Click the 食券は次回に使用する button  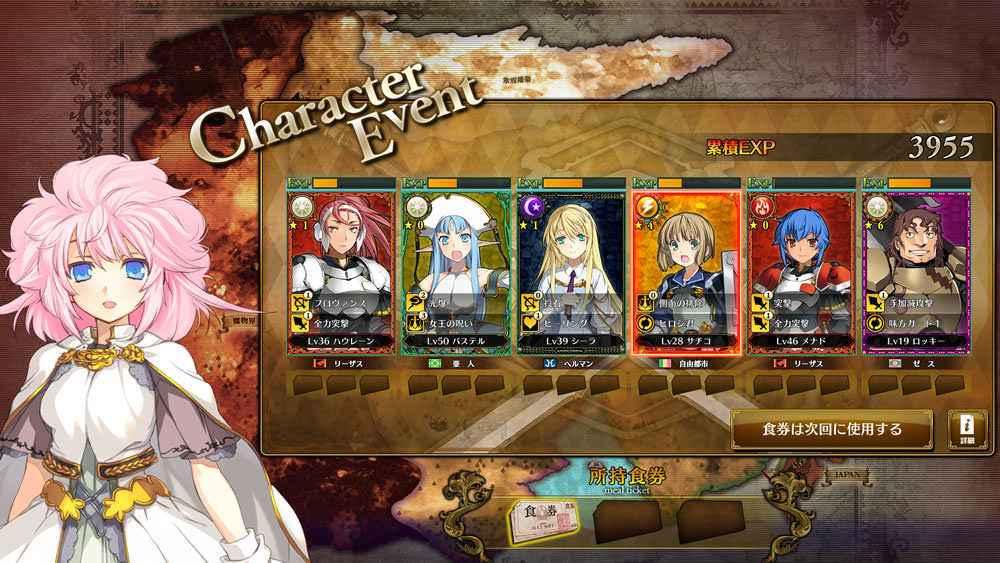tap(832, 430)
